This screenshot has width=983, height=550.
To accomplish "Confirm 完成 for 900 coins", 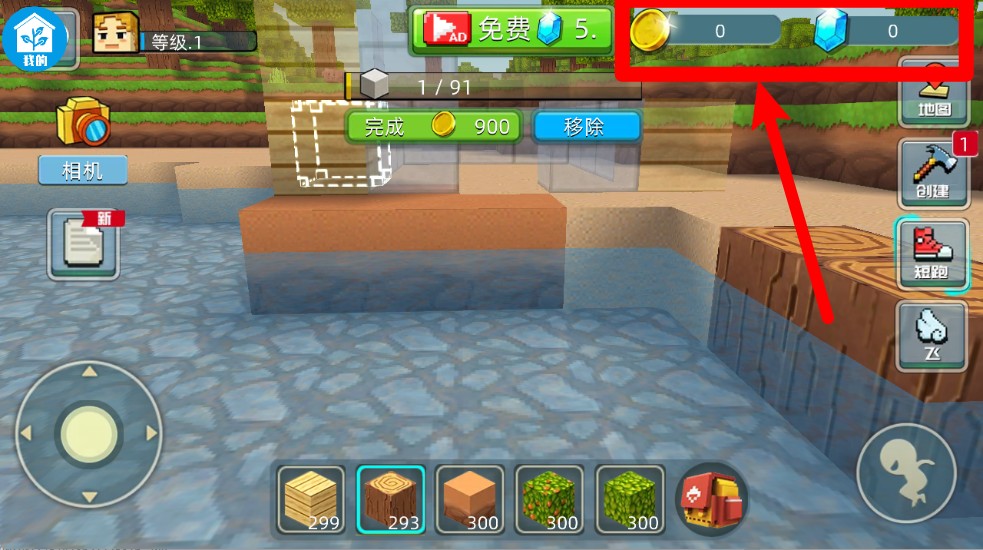I will 434,126.
